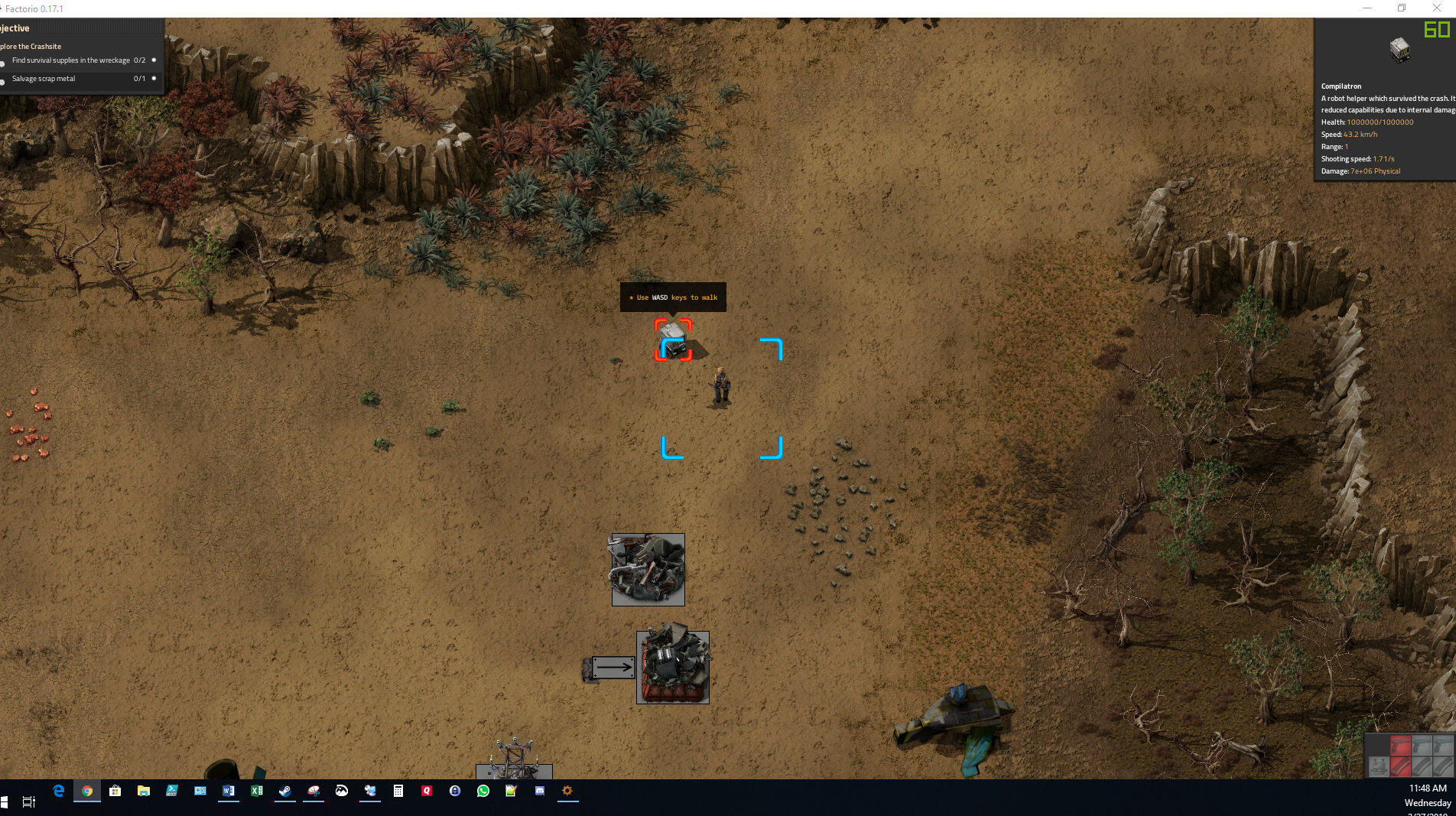This screenshot has width=1456, height=816.
Task: Toggle the tracker dot beside 'Salvage scrap metal'
Action: tap(154, 78)
